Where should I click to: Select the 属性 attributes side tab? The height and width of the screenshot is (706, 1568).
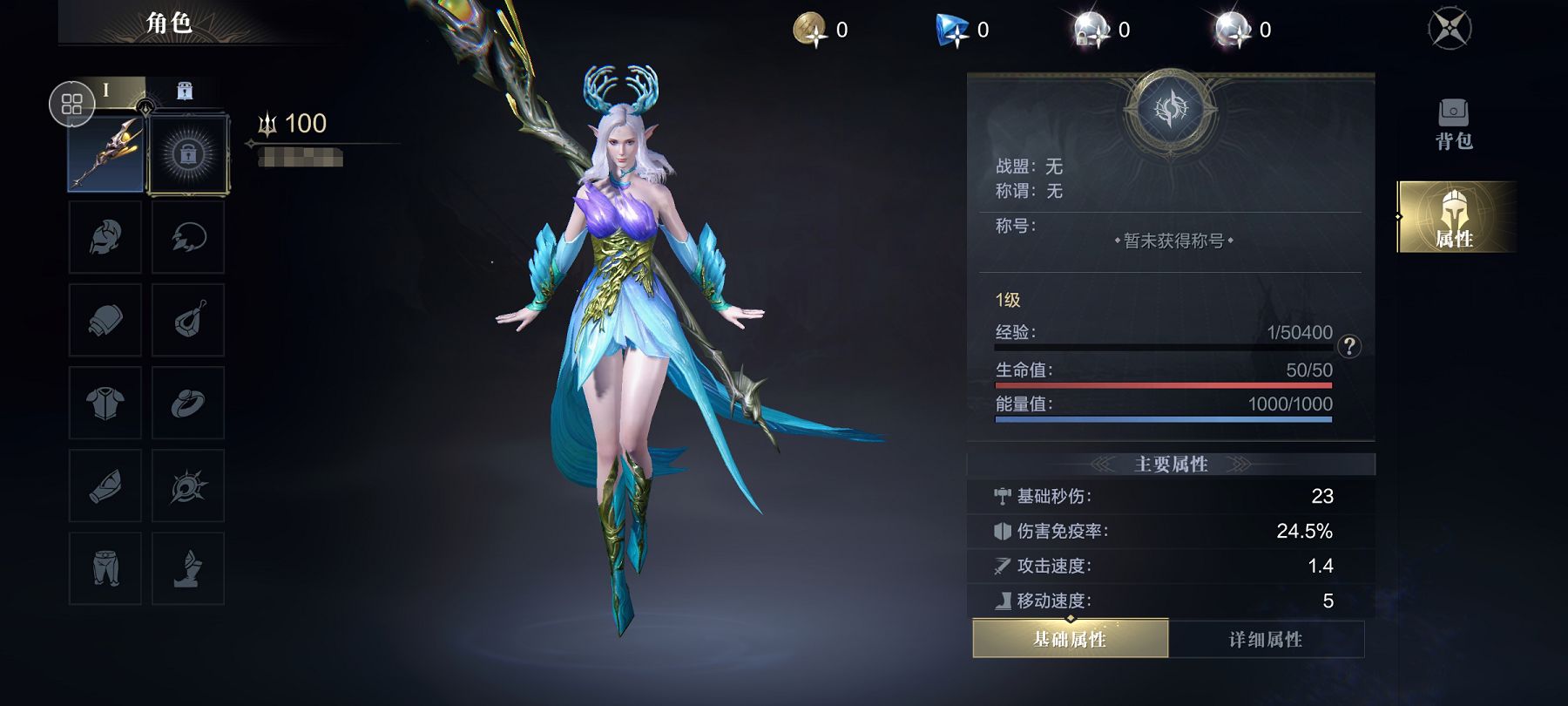click(1454, 217)
